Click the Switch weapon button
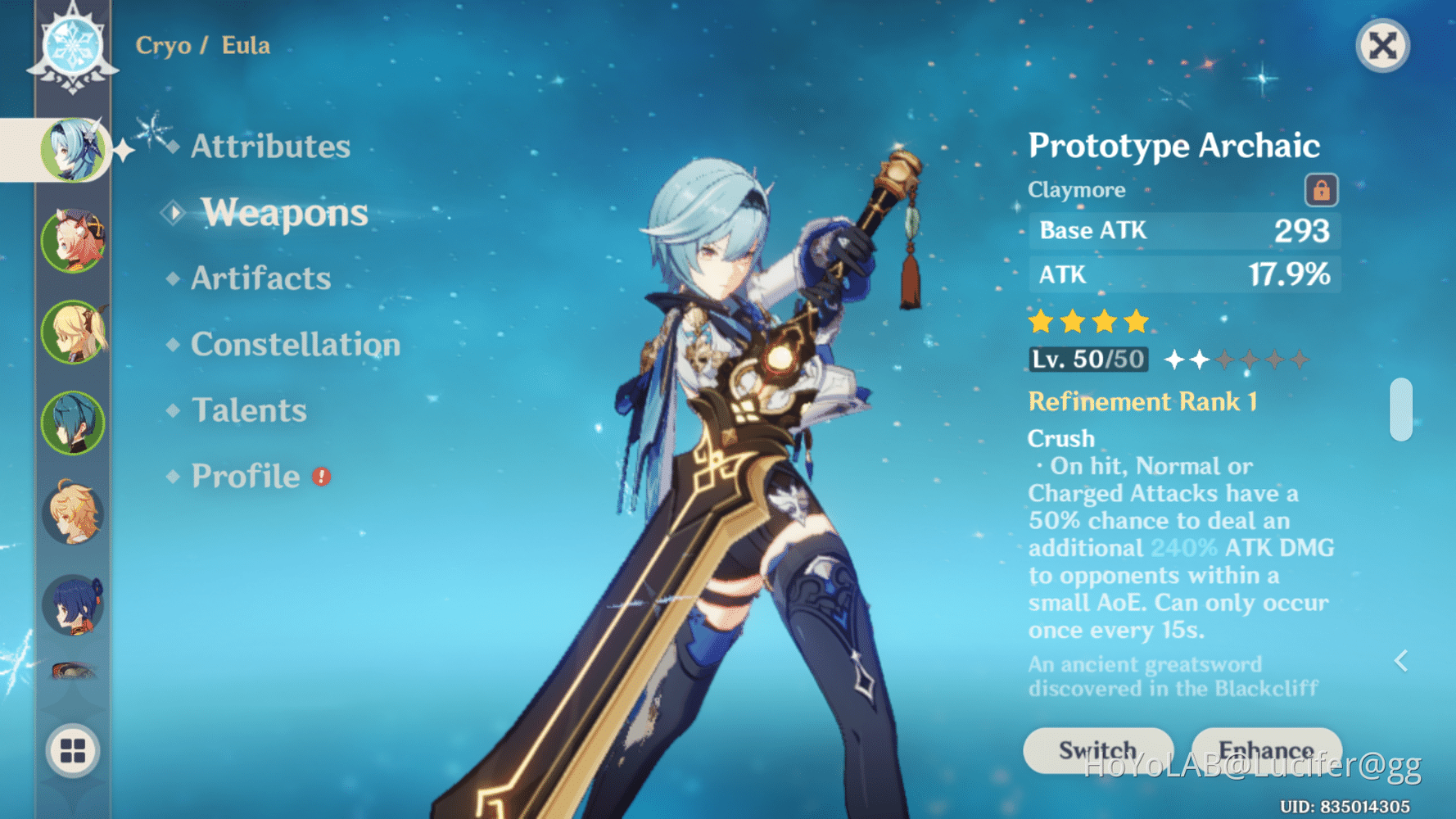Viewport: 1456px width, 819px height. pyautogui.click(x=1097, y=749)
